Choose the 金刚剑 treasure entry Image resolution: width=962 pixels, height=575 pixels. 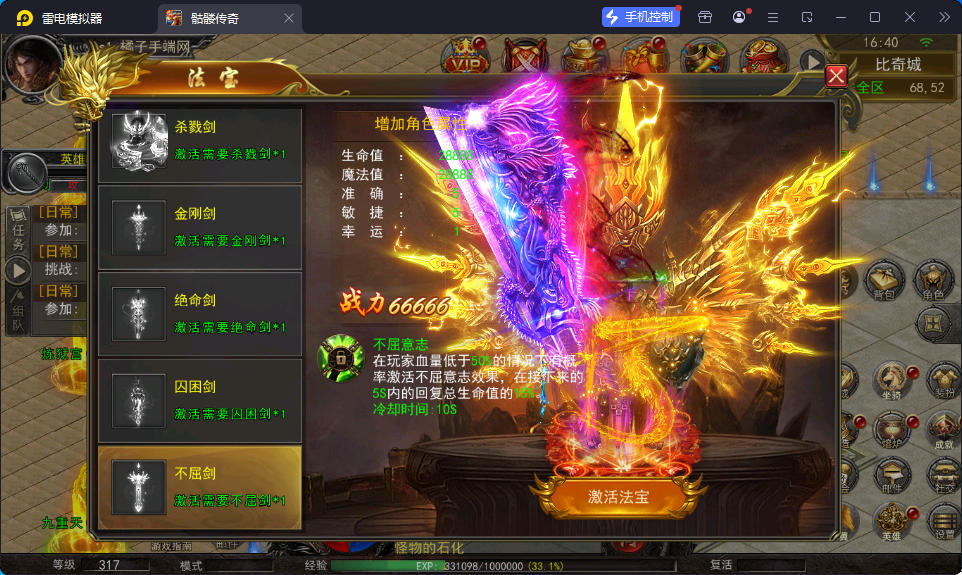tap(200, 226)
